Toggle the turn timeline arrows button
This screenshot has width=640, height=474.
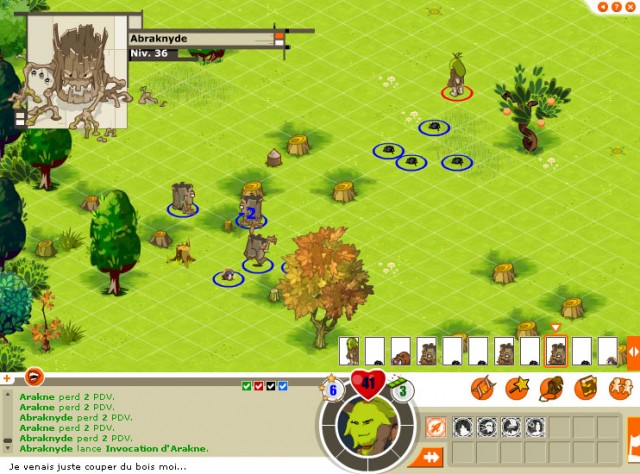(x=632, y=351)
